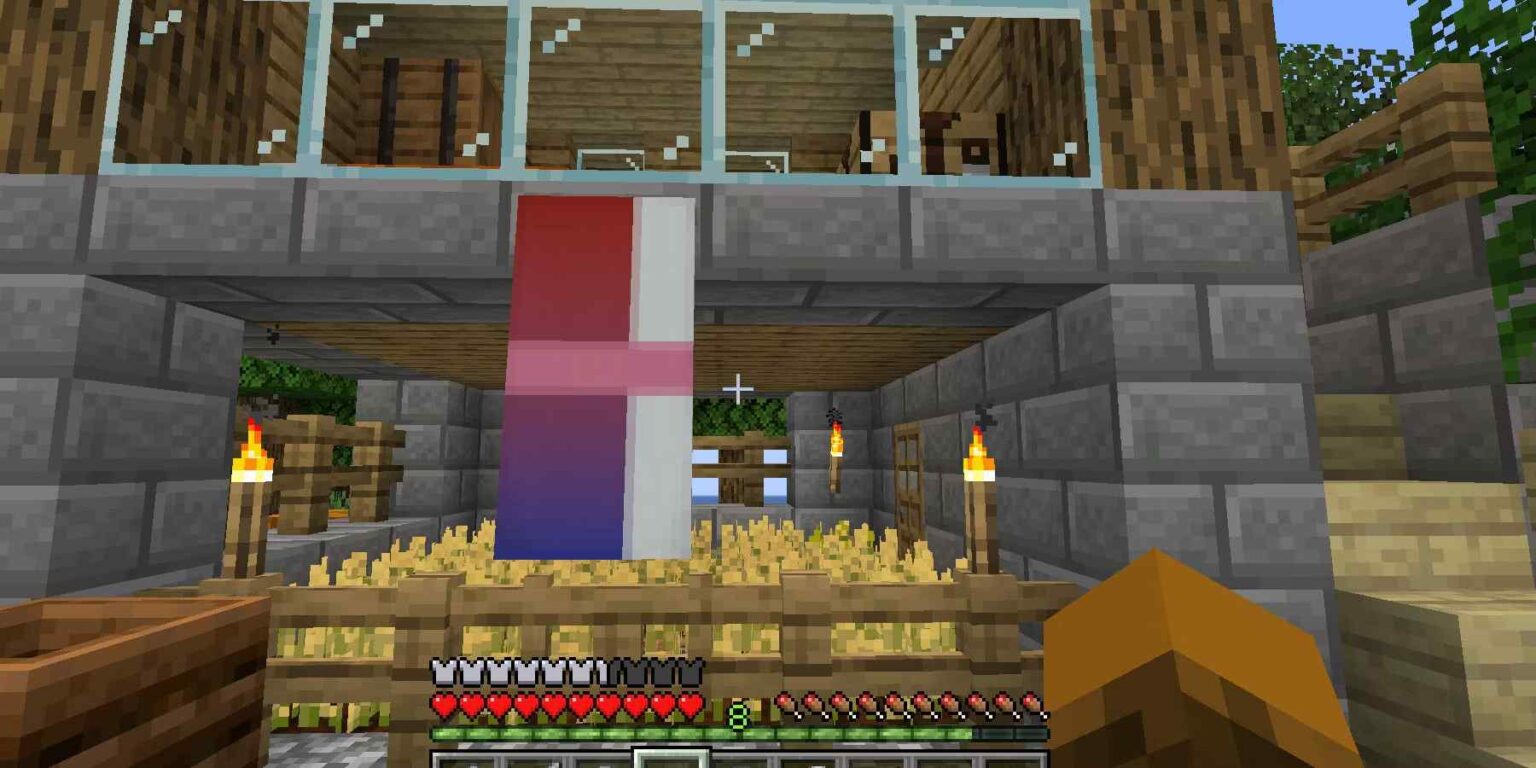Click the experience level number 8

[x=736, y=712]
